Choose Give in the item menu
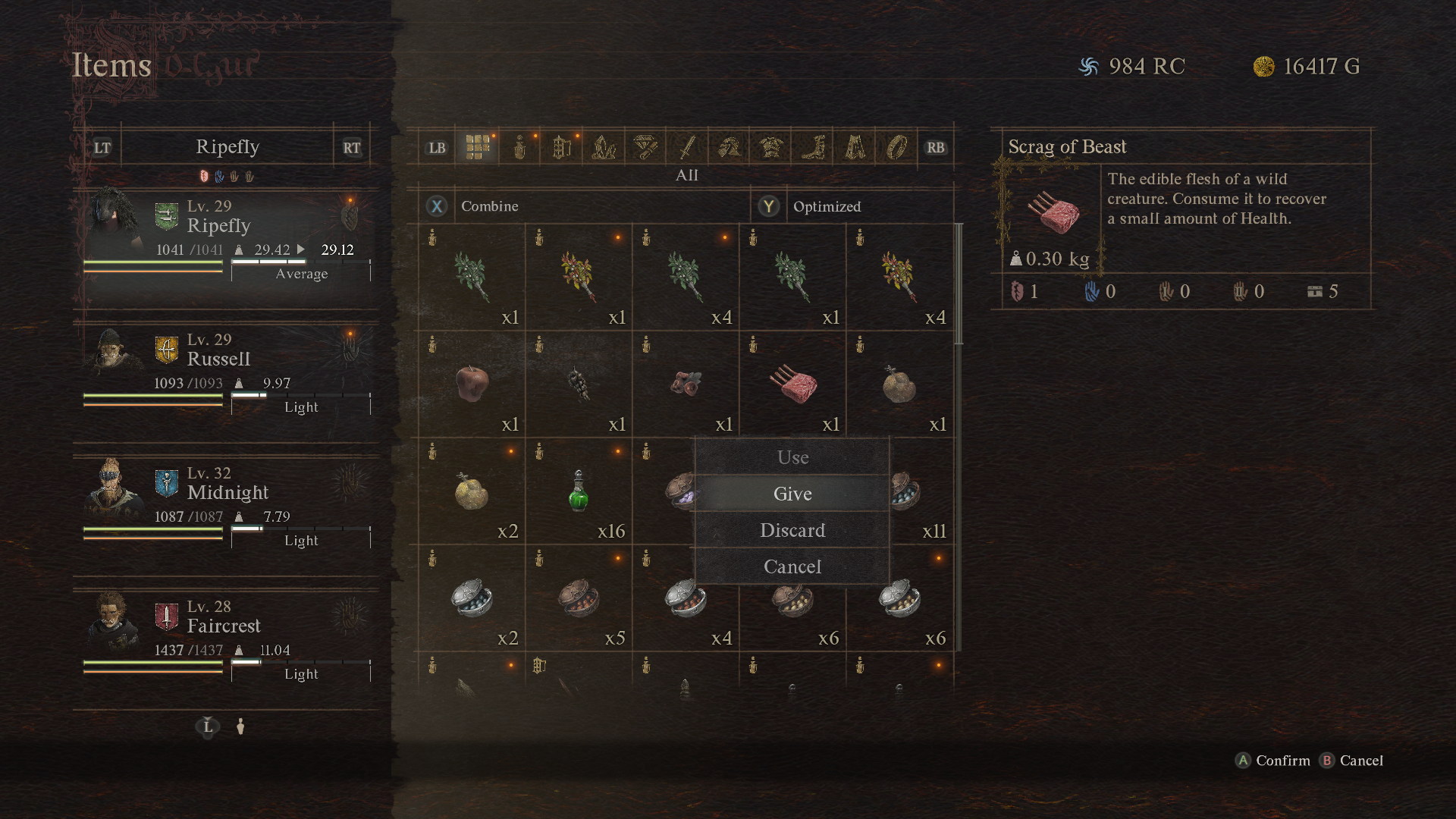1456x819 pixels. (792, 494)
